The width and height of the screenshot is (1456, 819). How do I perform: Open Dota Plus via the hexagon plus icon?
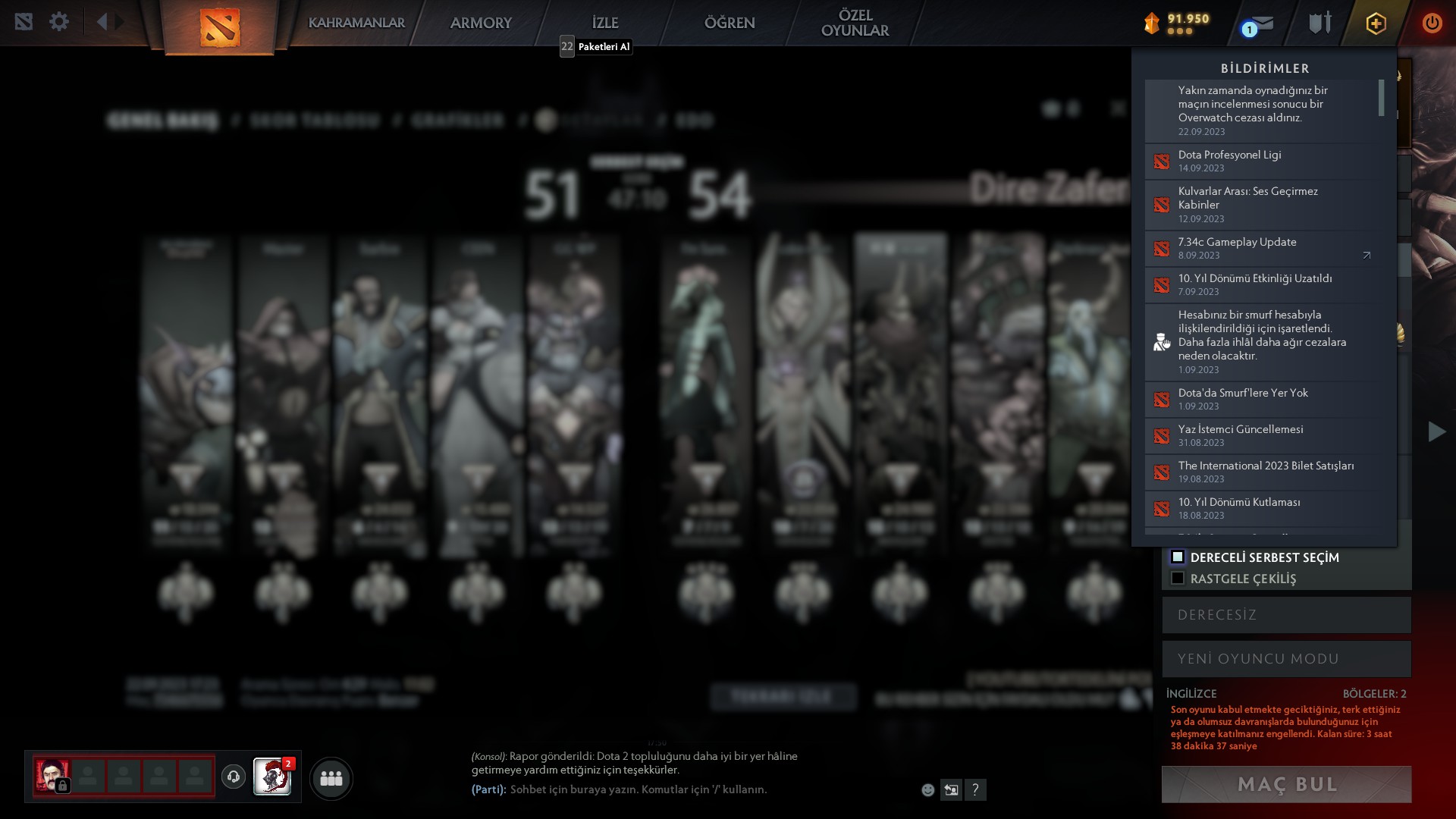[x=1376, y=23]
